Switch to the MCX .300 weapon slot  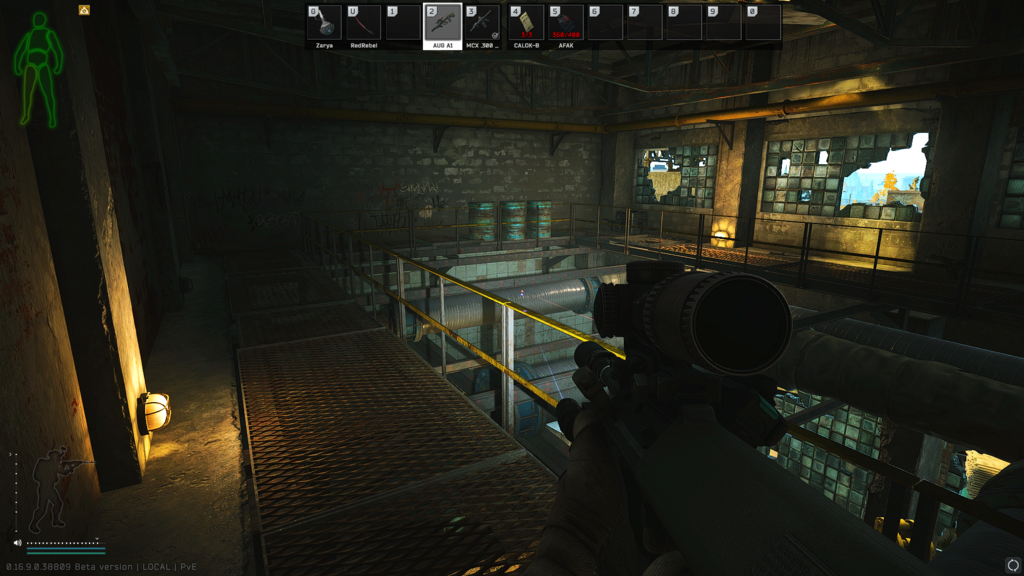coord(483,23)
